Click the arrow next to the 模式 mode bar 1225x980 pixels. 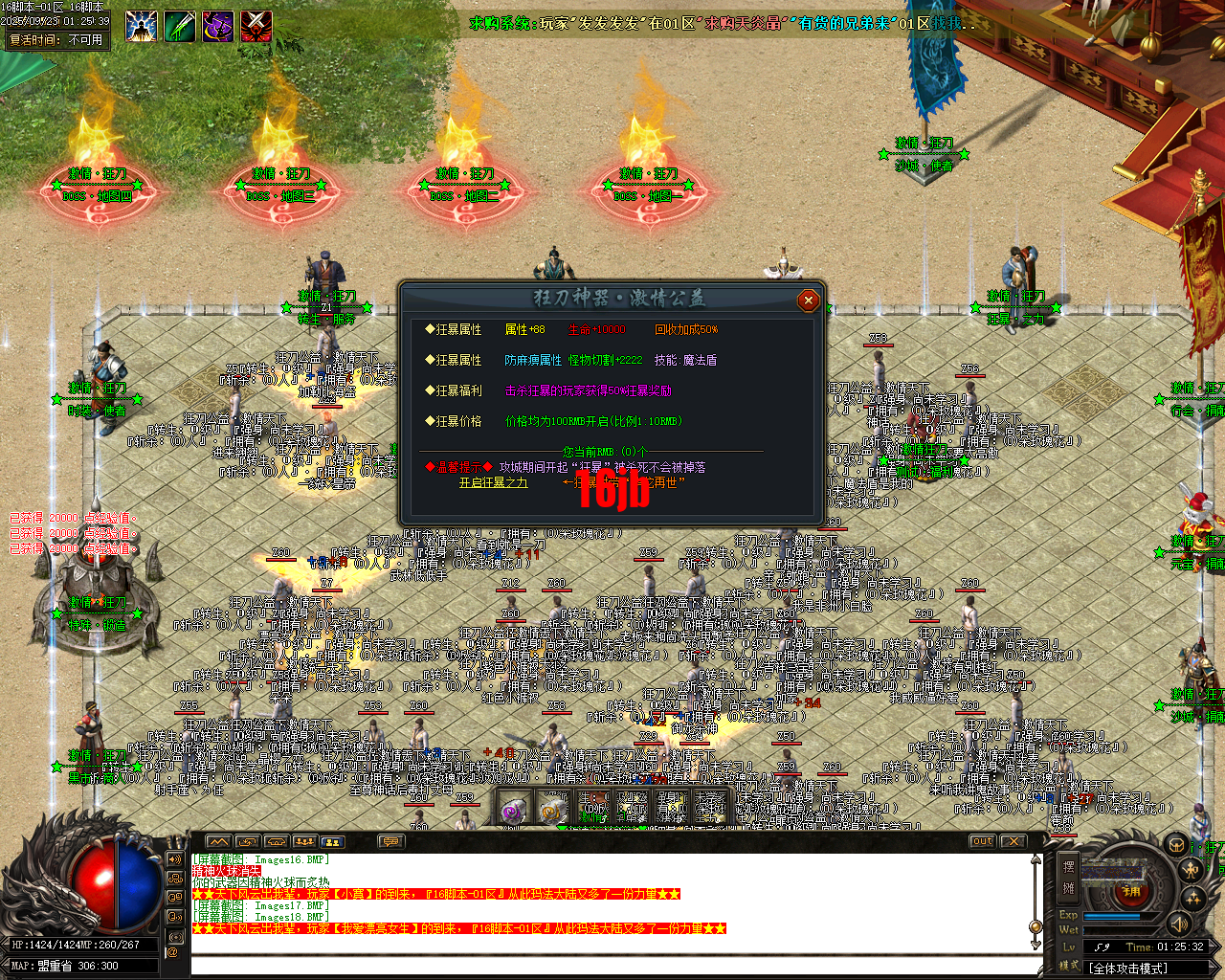click(x=1213, y=966)
